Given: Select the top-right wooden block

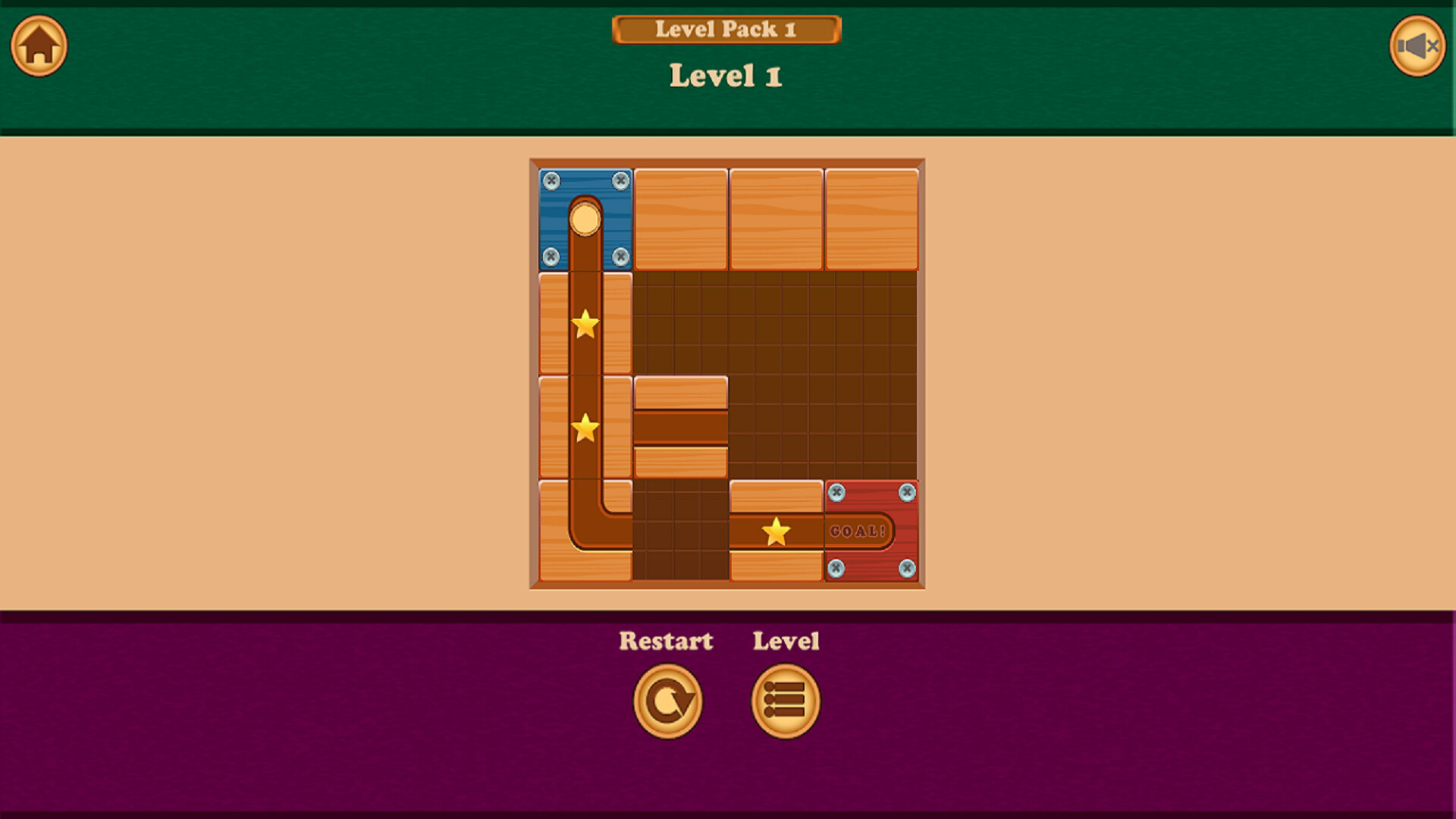Looking at the screenshot, I should tap(870, 218).
